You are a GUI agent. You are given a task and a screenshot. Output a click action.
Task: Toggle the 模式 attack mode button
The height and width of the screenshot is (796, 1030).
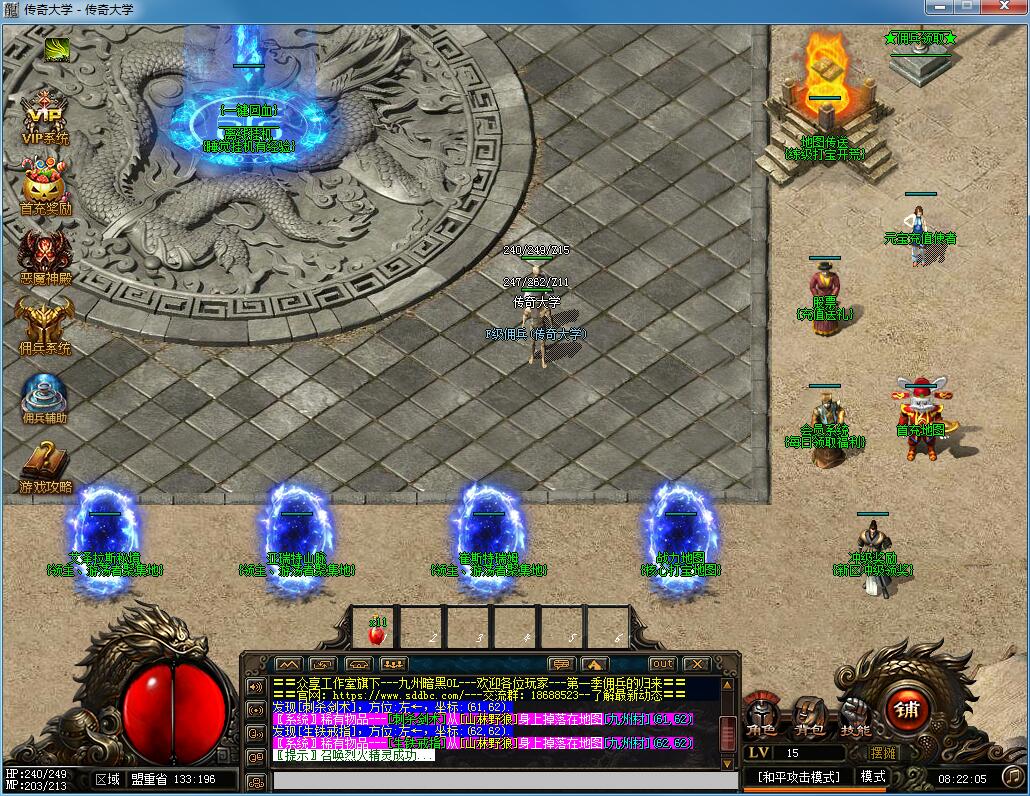click(873, 777)
